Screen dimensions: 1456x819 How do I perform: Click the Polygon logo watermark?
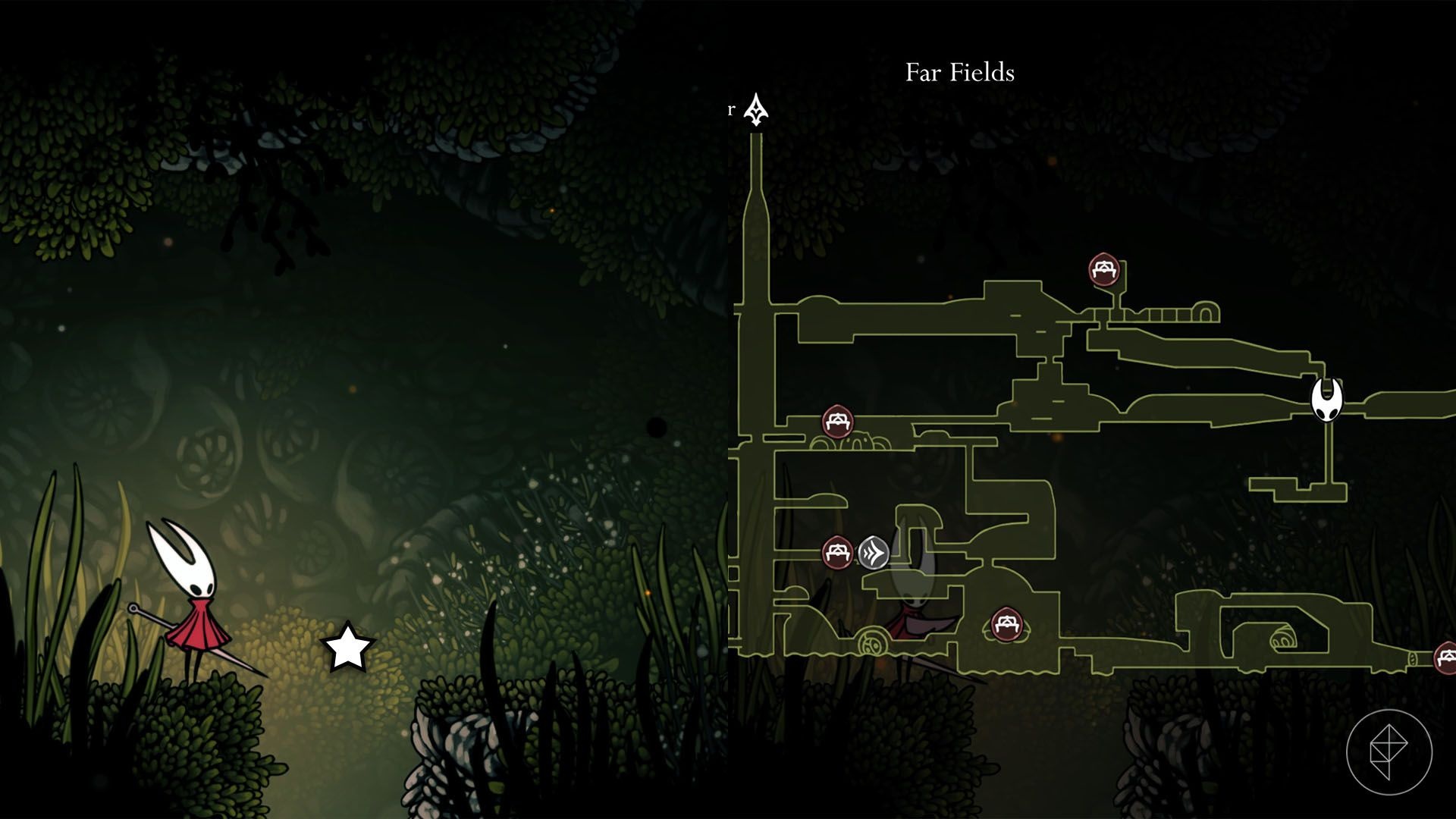click(x=1389, y=752)
